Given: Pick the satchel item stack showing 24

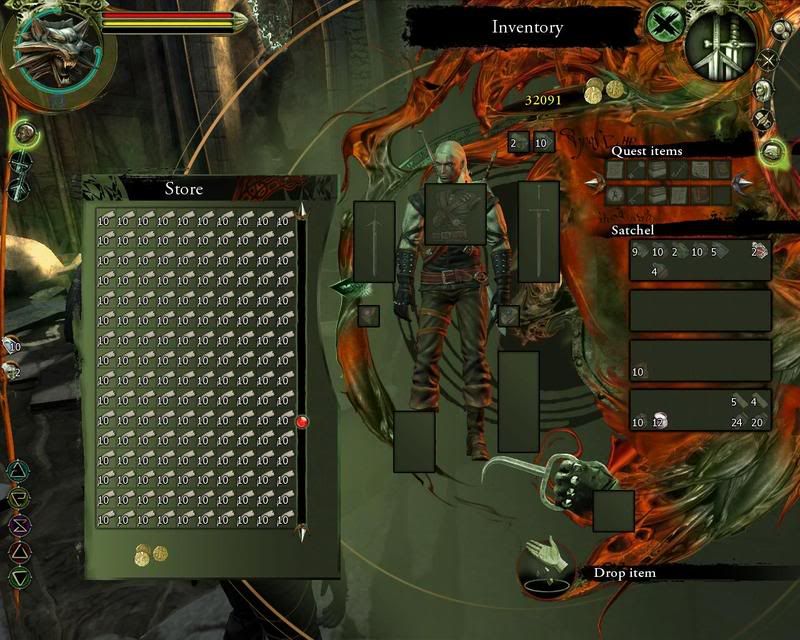Looking at the screenshot, I should 740,421.
